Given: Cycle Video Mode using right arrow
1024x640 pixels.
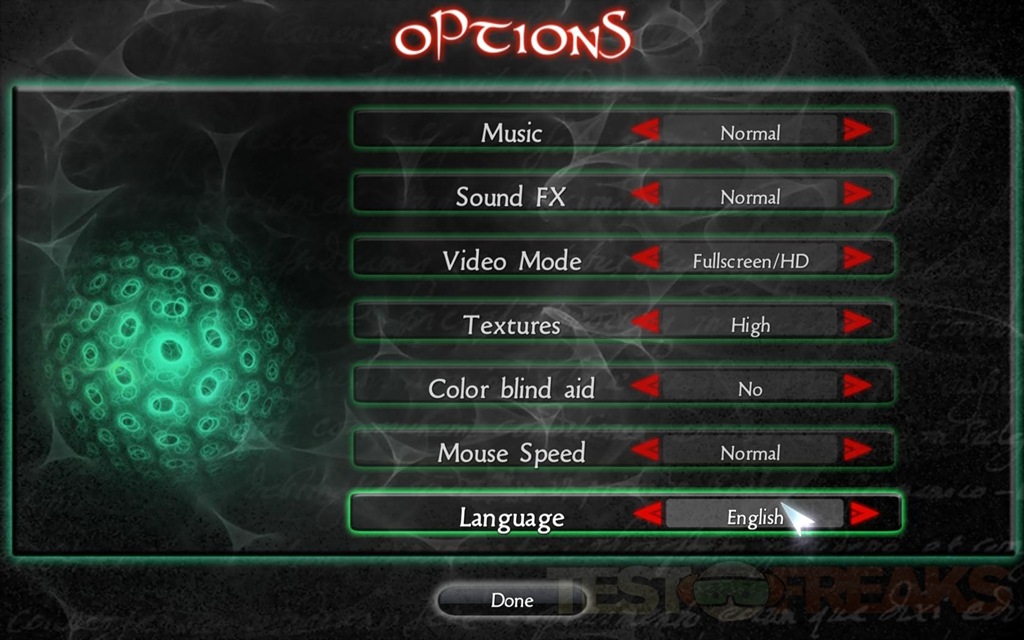Looking at the screenshot, I should click(x=856, y=259).
